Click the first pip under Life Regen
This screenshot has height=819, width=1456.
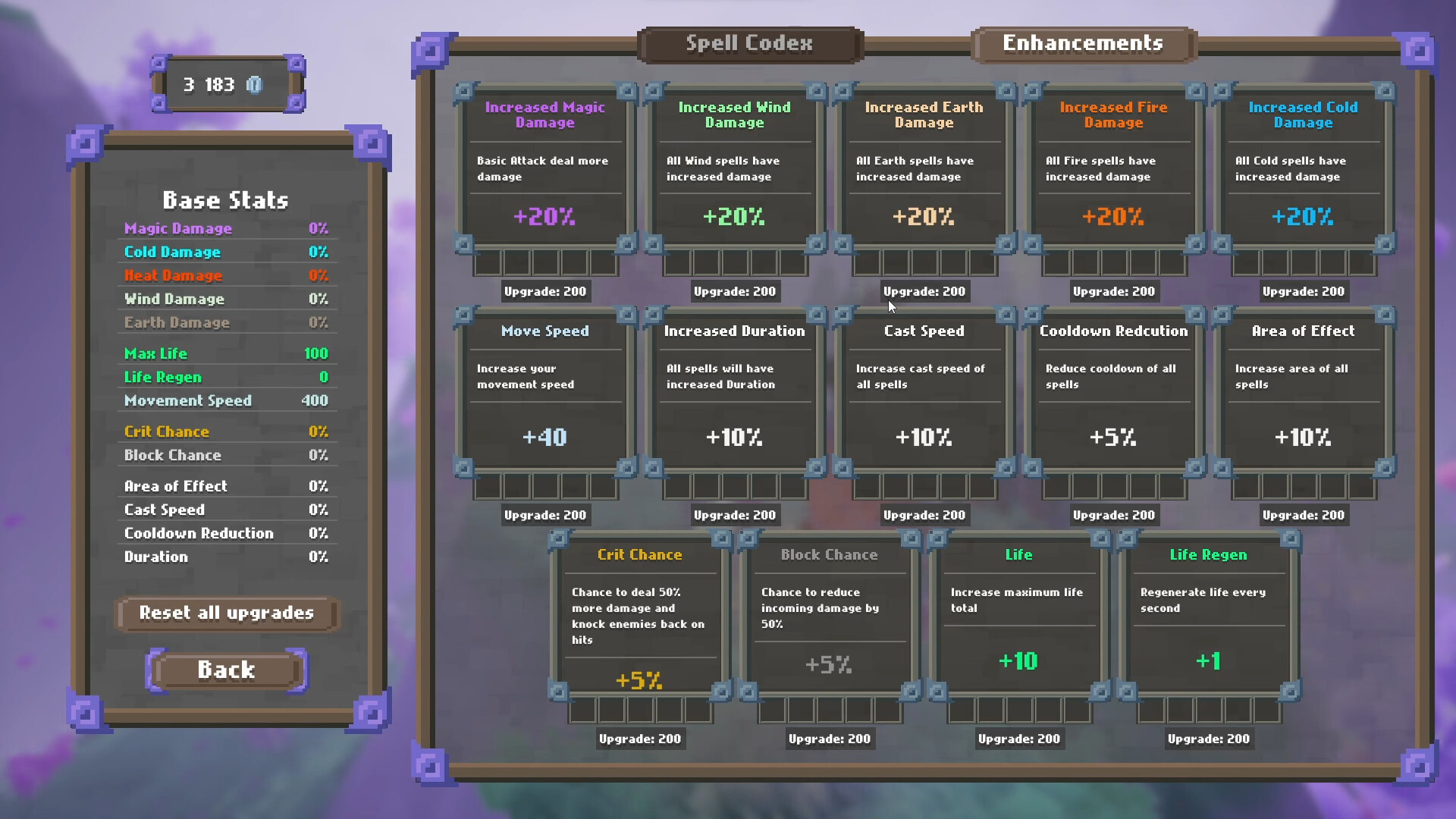[1153, 711]
